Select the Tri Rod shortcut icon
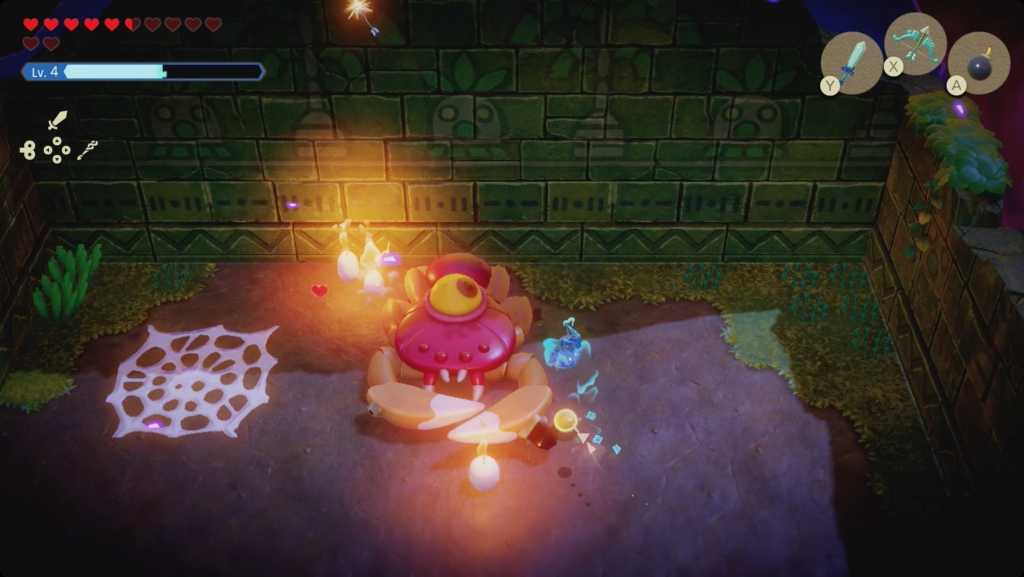 (88, 151)
